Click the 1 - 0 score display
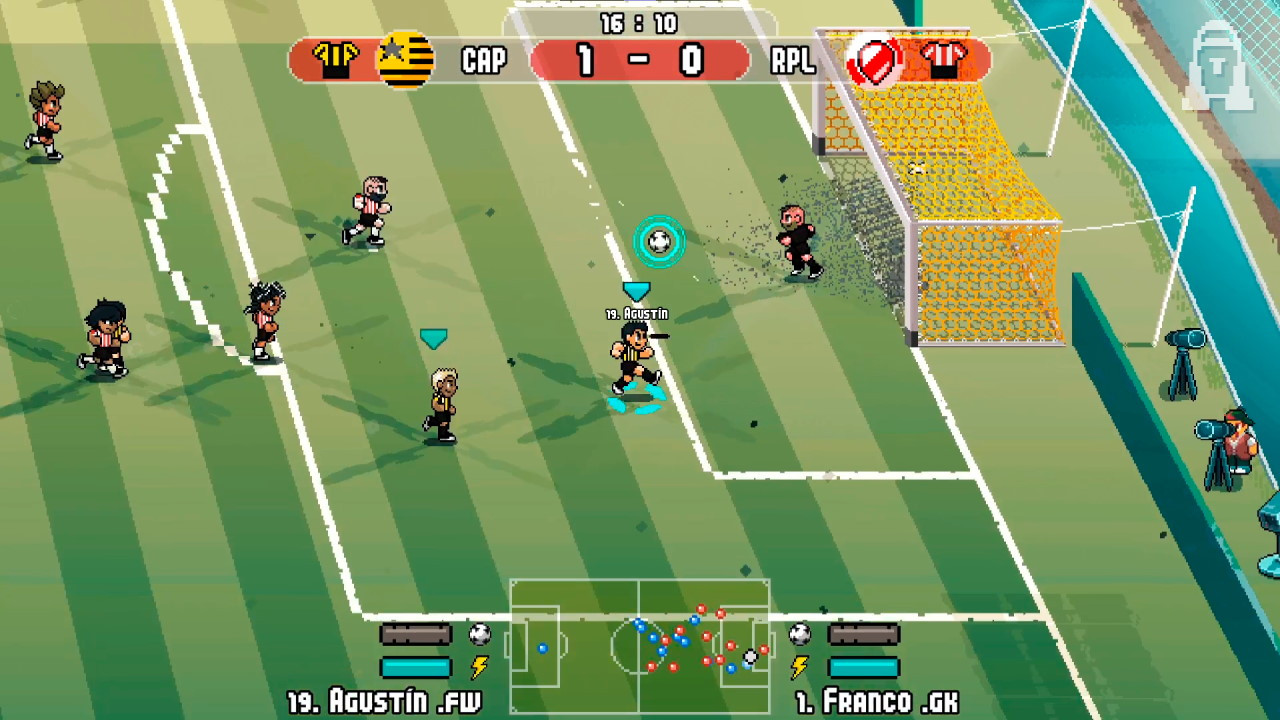This screenshot has width=1280, height=720. coord(640,59)
